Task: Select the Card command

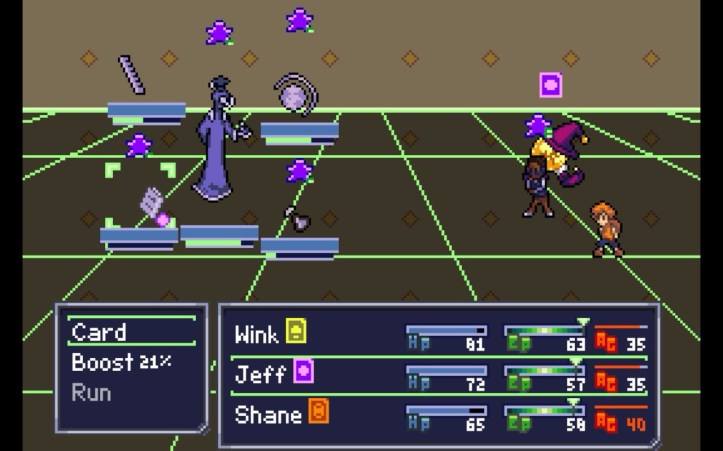Action: [x=100, y=333]
